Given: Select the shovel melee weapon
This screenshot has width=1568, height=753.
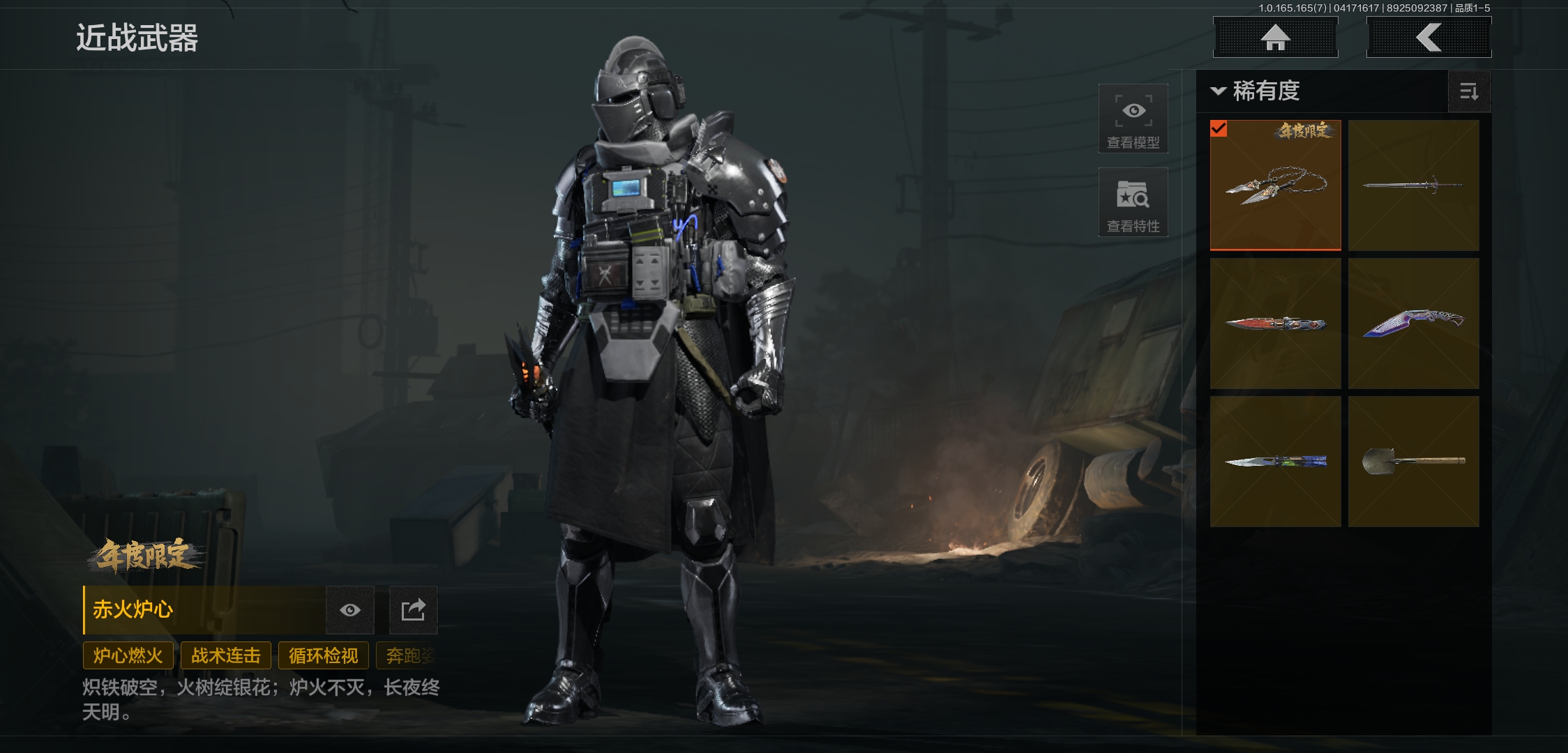Looking at the screenshot, I should click(1413, 462).
